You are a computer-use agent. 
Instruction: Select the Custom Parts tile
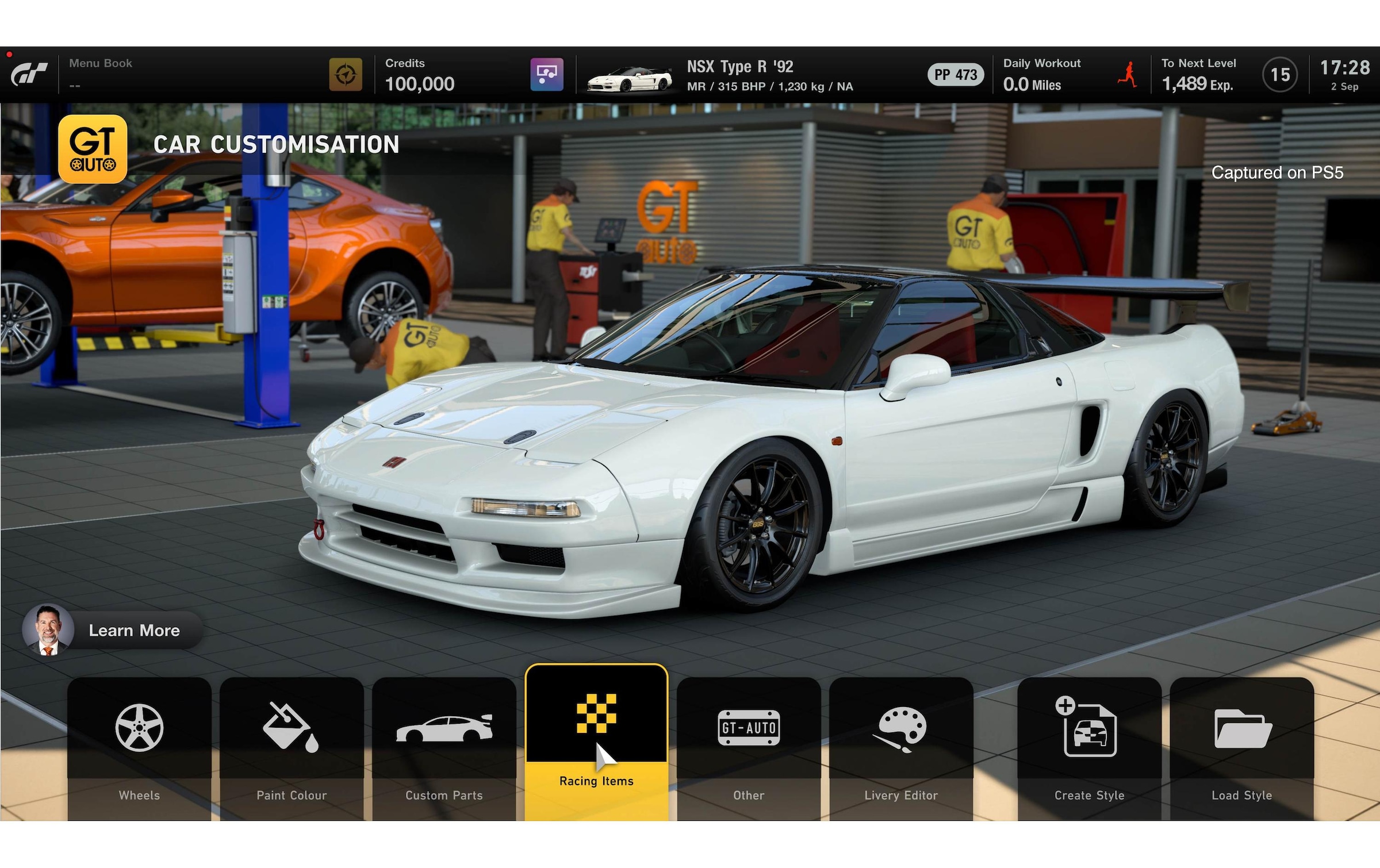pyautogui.click(x=444, y=747)
